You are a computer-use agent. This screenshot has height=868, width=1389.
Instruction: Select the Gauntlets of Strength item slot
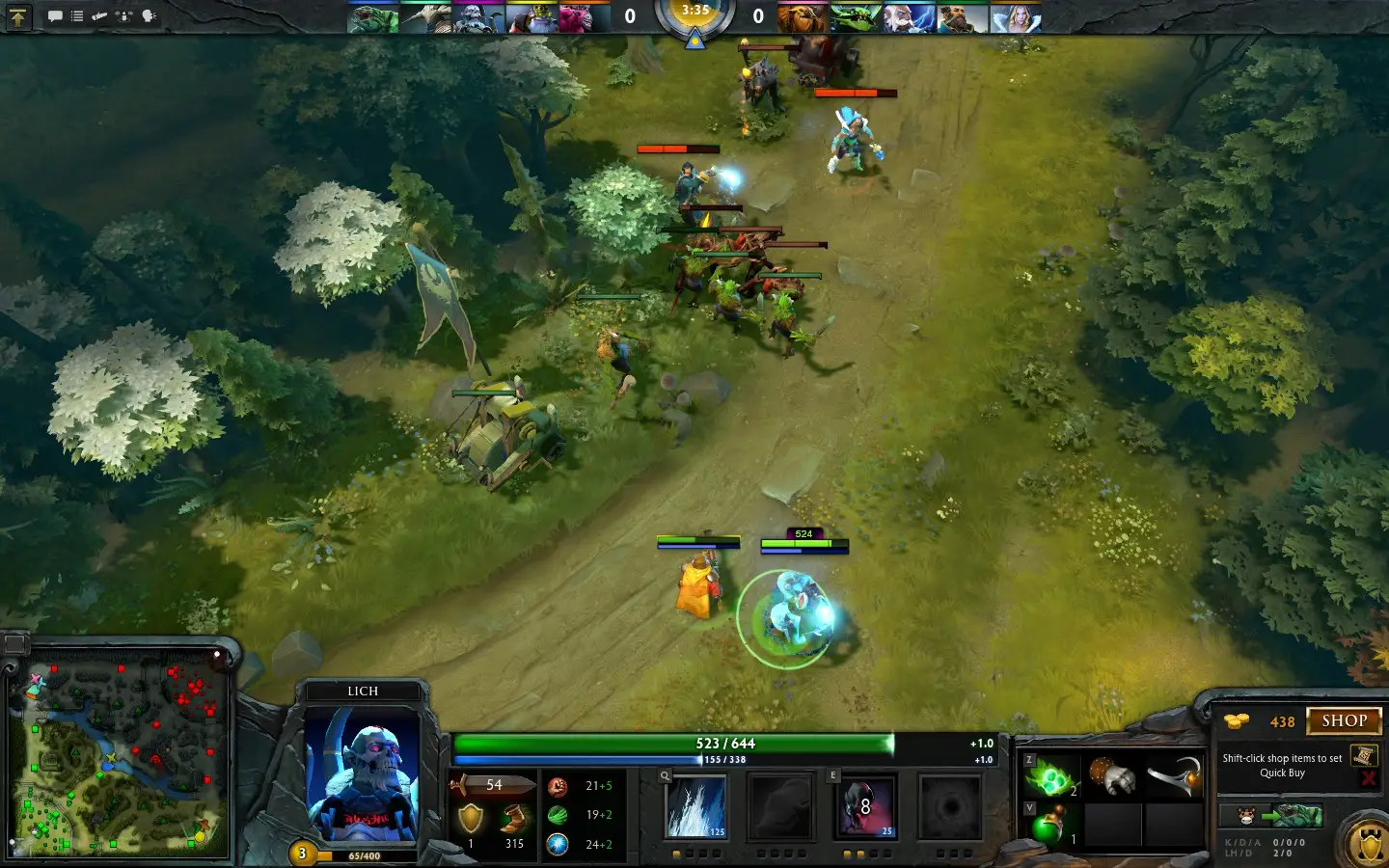coord(1112,775)
